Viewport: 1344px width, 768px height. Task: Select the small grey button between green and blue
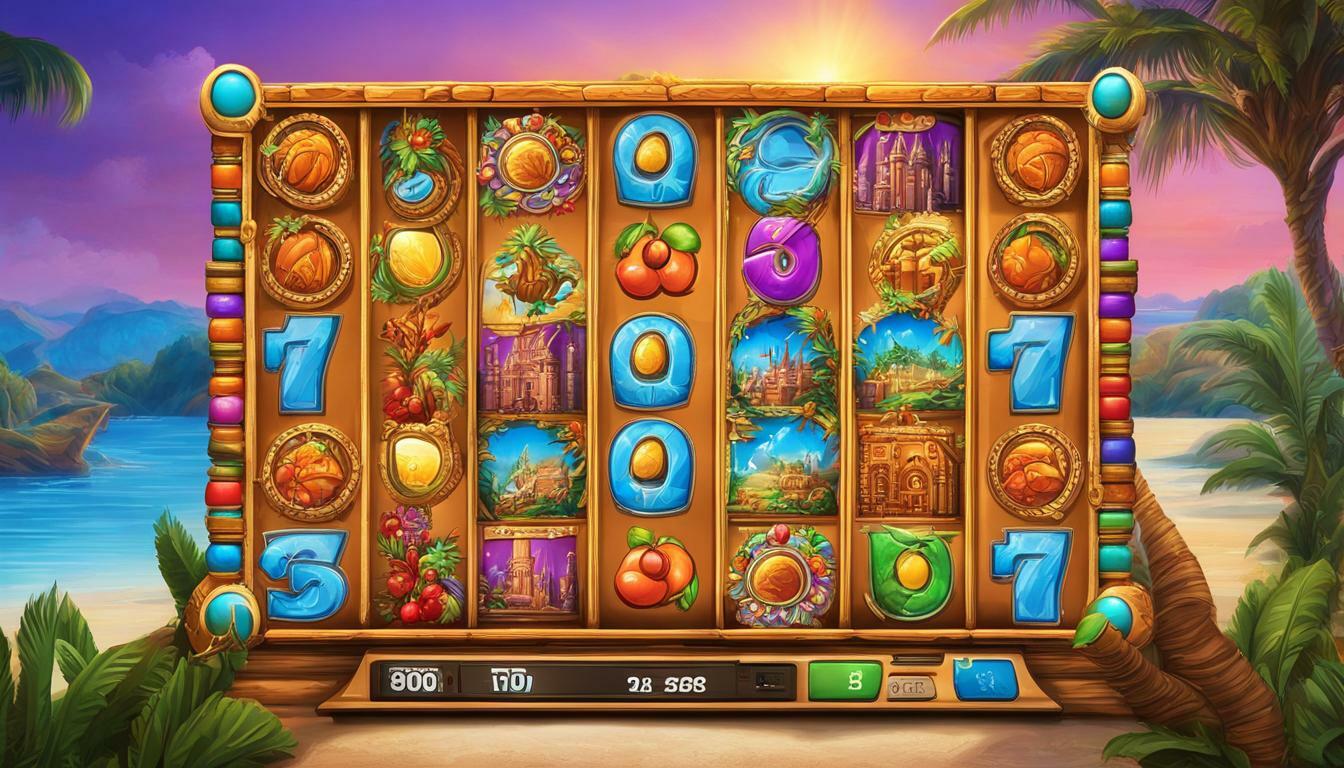(911, 687)
